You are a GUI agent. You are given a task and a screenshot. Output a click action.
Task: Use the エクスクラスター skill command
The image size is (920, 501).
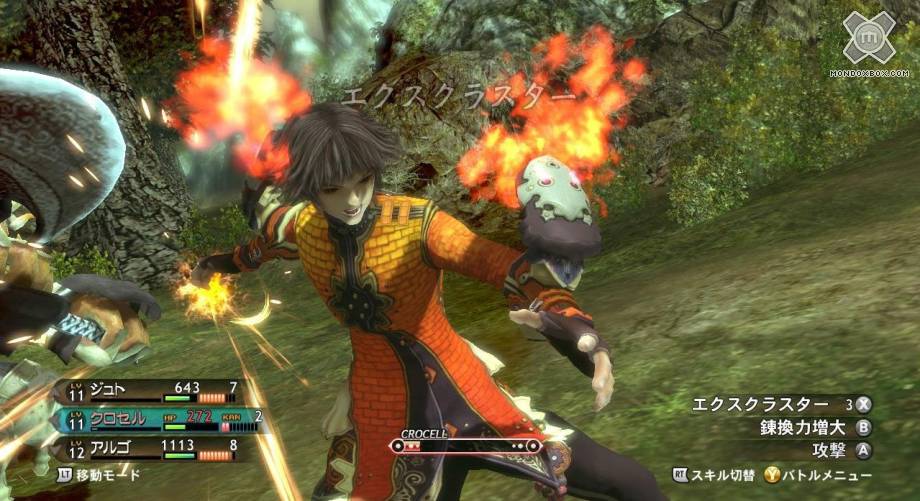tap(780, 405)
